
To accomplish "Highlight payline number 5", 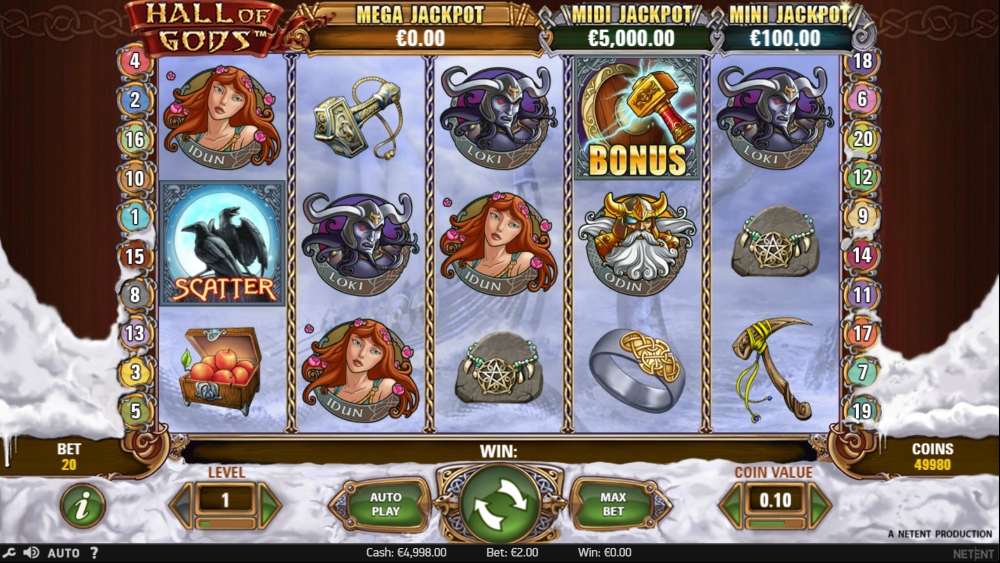I will [135, 410].
